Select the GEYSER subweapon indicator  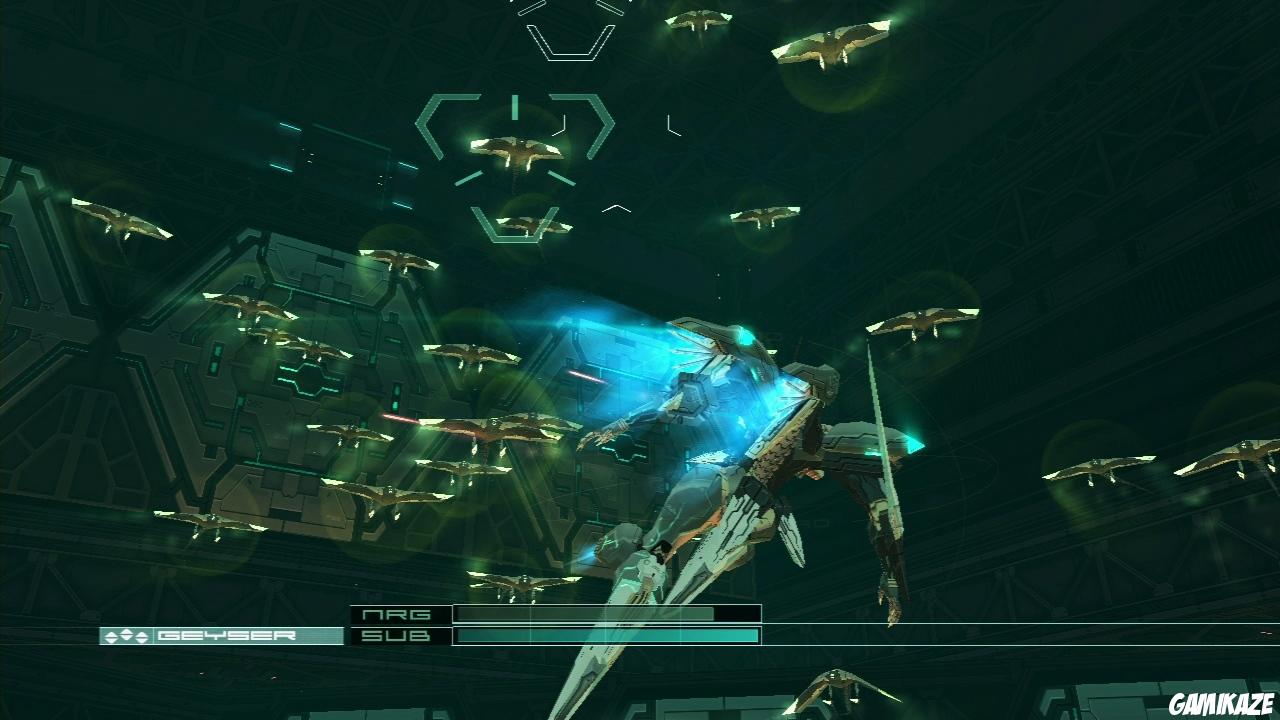pyautogui.click(x=200, y=634)
